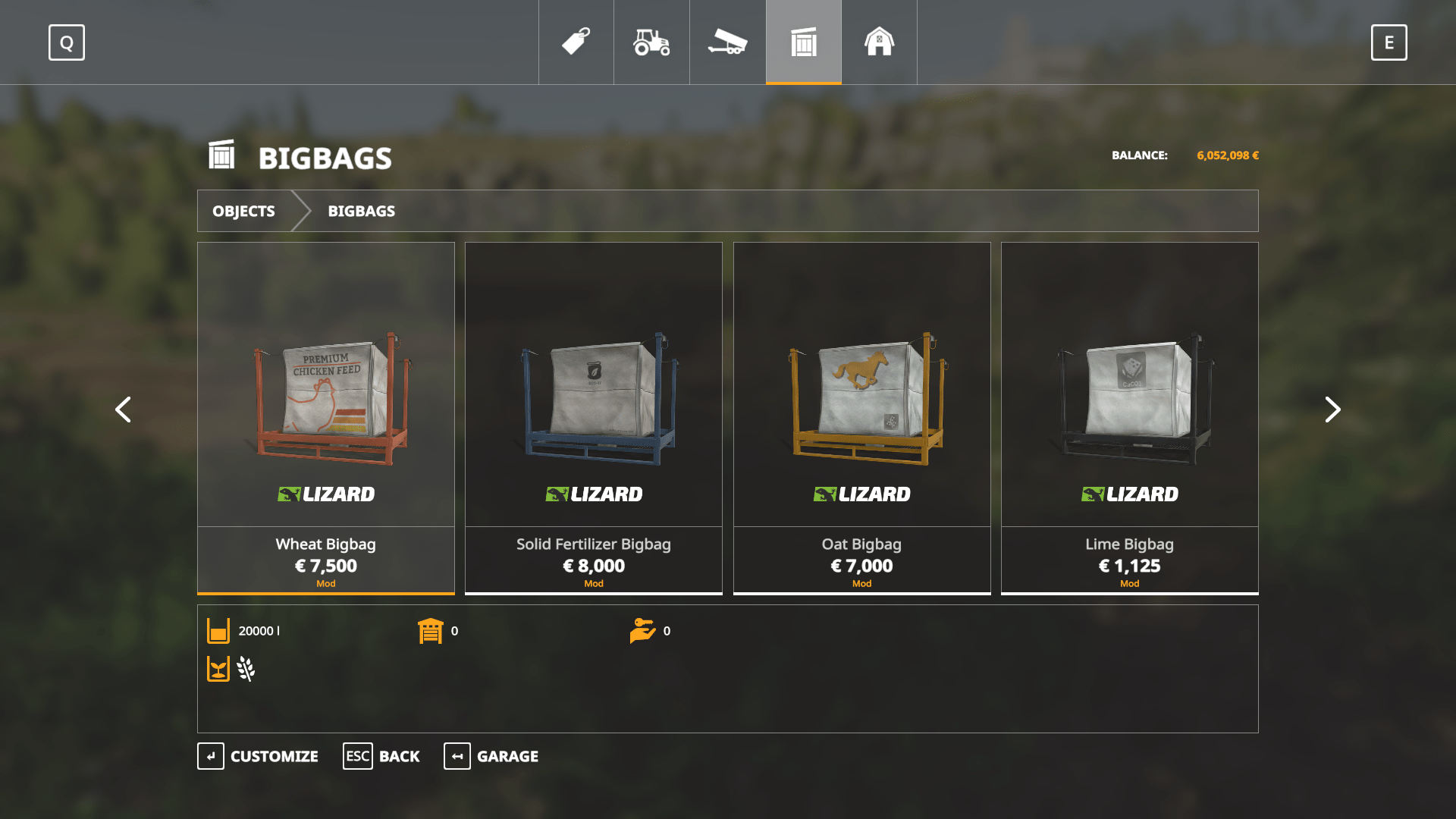Switch to the barn placeables tab
This screenshot has width=1456, height=819.
click(880, 42)
